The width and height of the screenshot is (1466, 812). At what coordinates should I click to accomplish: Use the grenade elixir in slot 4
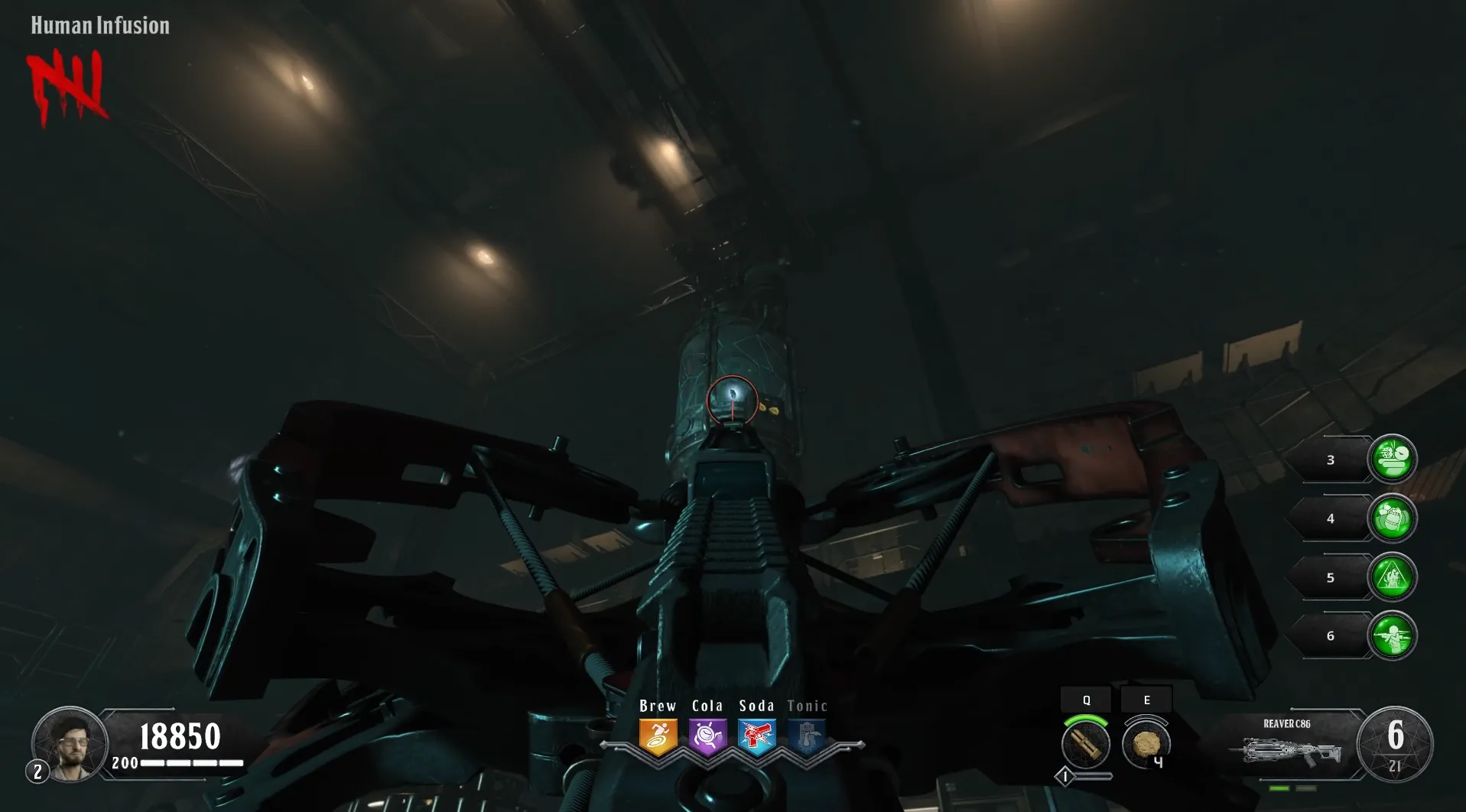(x=1392, y=518)
